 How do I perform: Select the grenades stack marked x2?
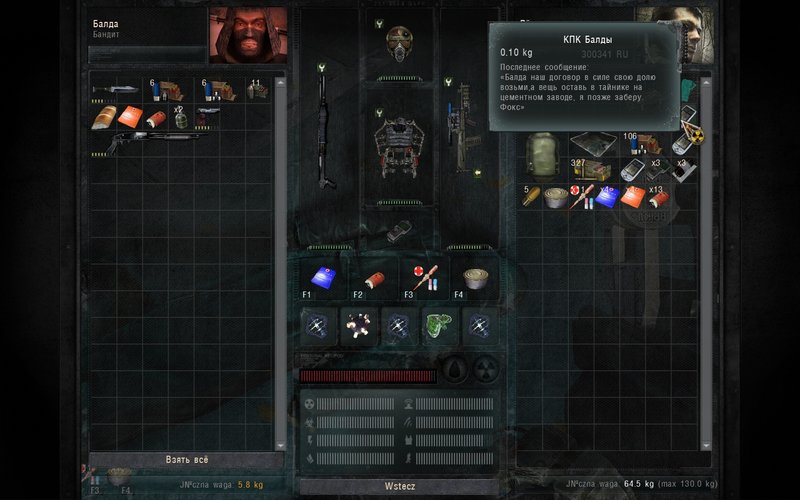pos(180,116)
